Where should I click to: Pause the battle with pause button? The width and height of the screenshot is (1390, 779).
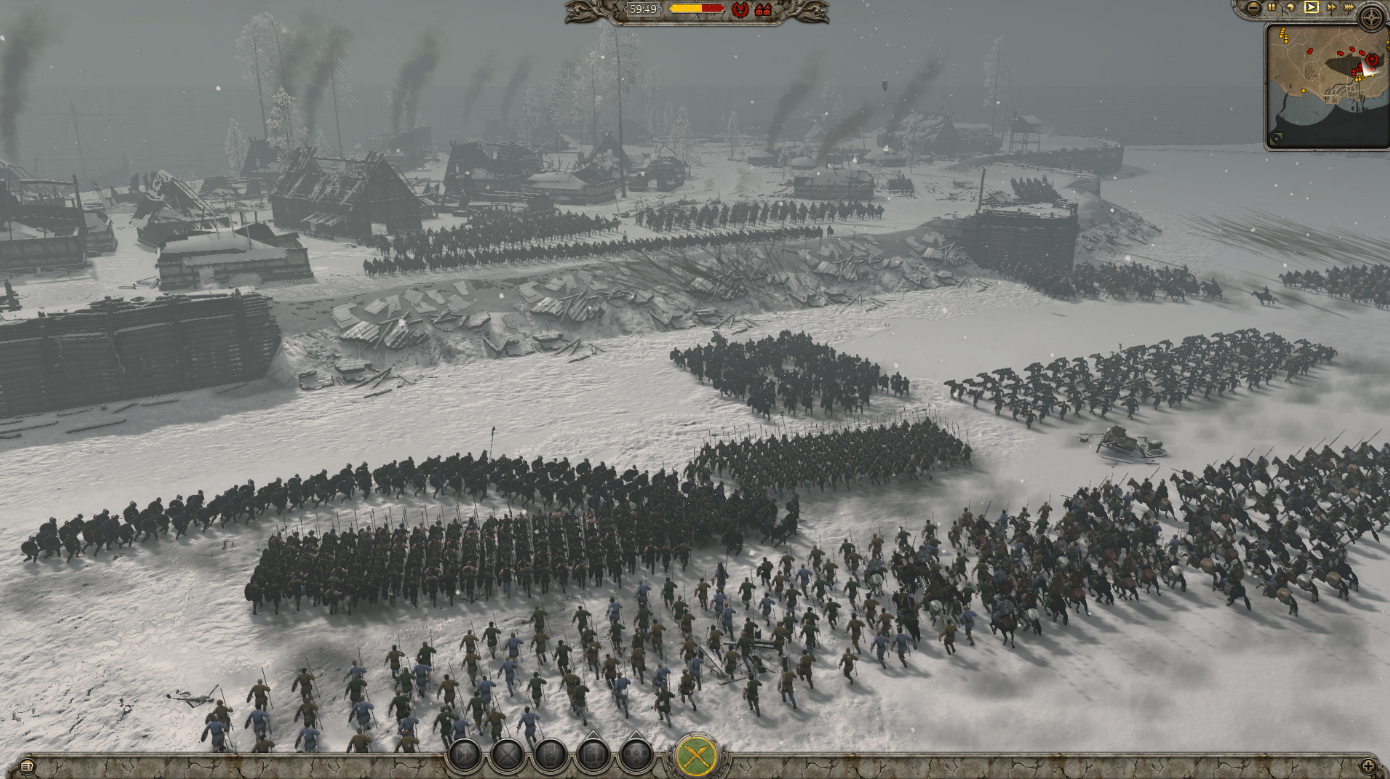[x=1271, y=7]
